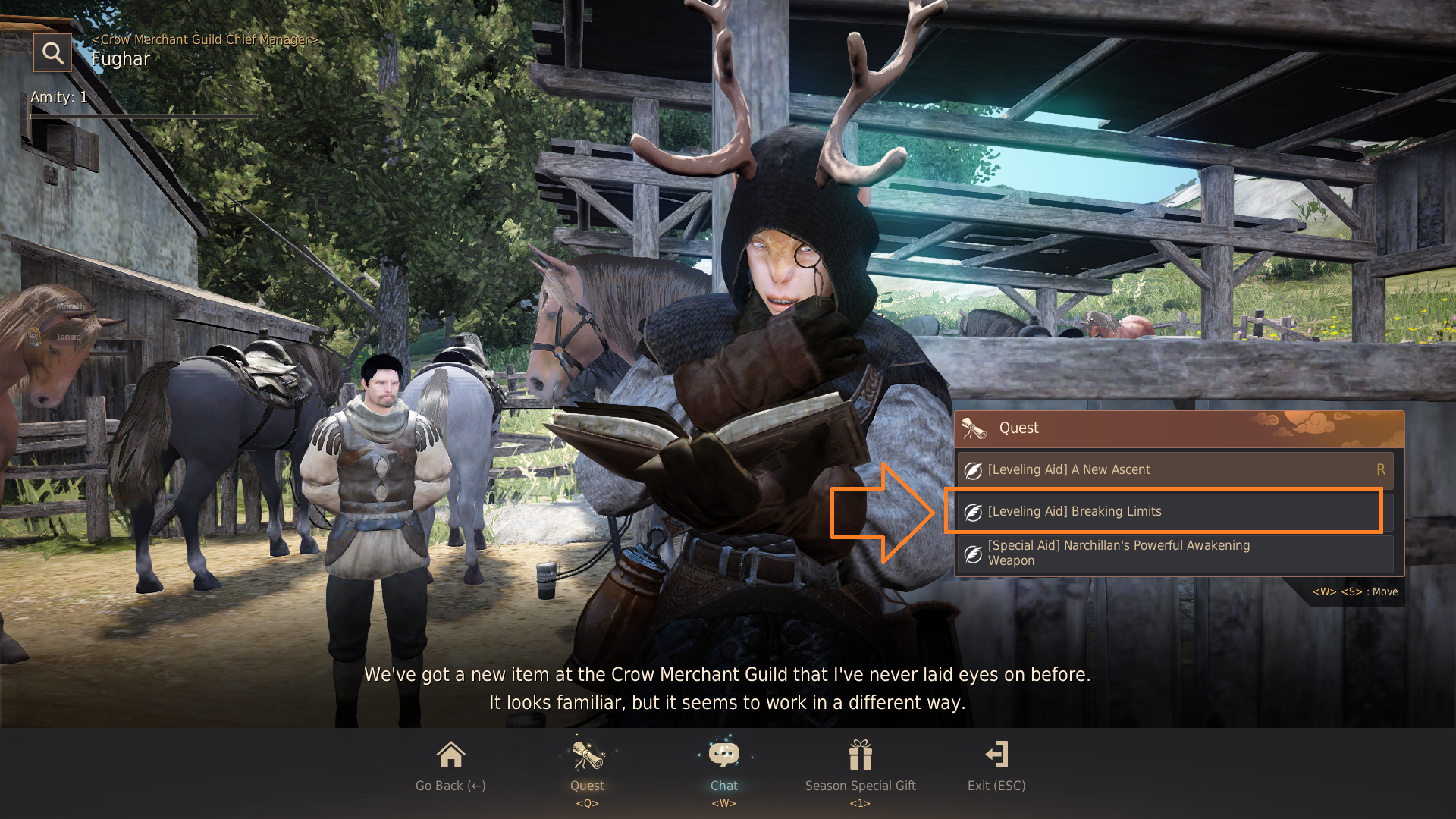The width and height of the screenshot is (1456, 819).
Task: Start a Chat with Fughar
Action: [723, 766]
